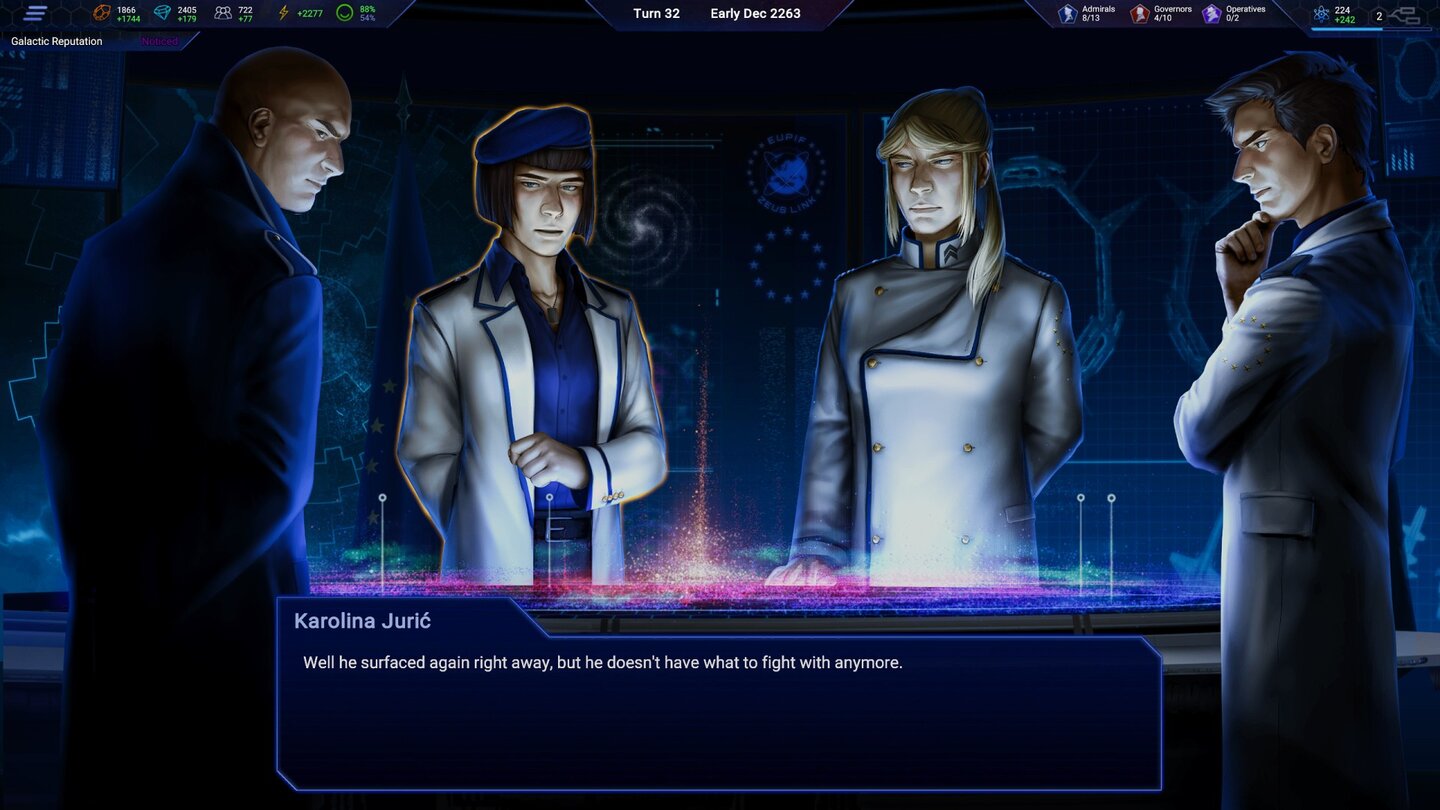Click the blue crystal resource icon
Screen dimensions: 1440x810
pos(163,11)
